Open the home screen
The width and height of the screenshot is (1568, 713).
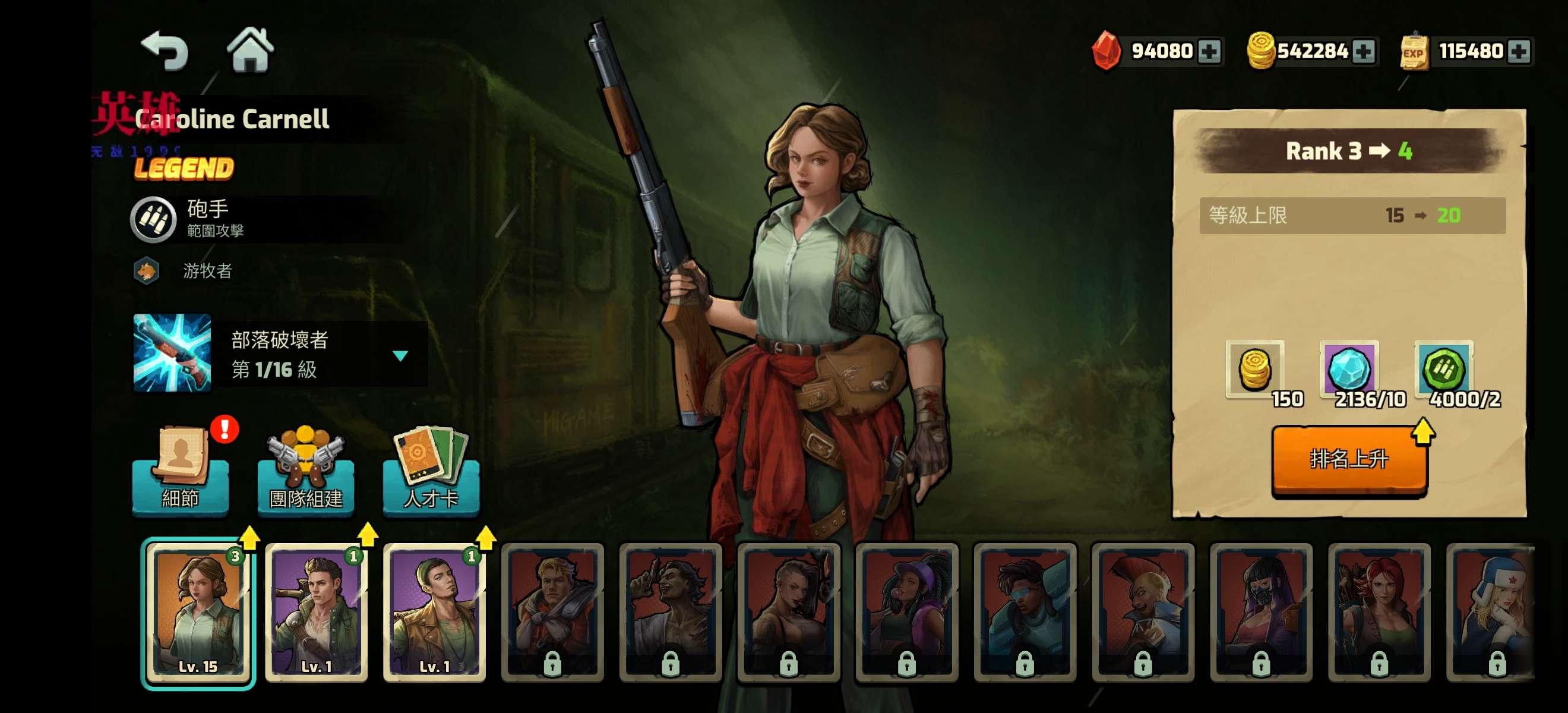[x=250, y=50]
